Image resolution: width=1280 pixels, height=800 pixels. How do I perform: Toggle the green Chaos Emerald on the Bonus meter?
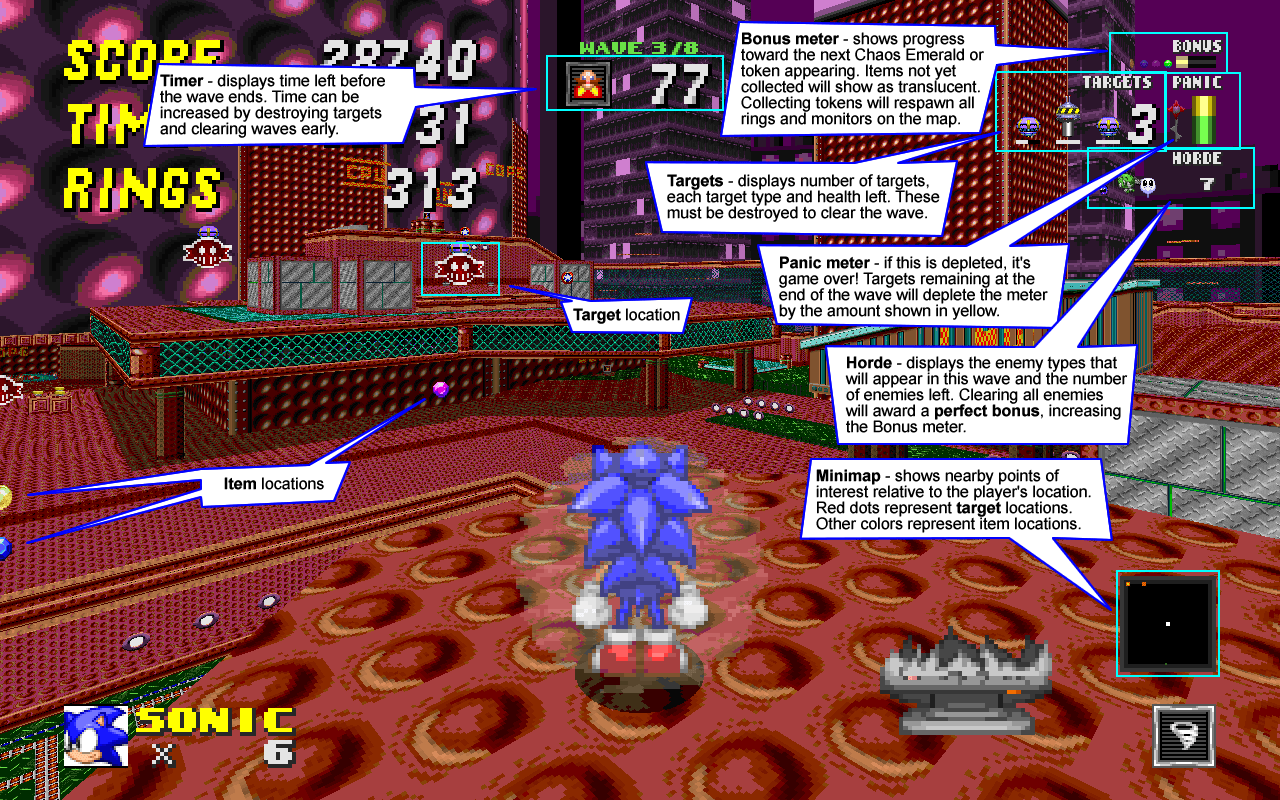pos(1166,64)
